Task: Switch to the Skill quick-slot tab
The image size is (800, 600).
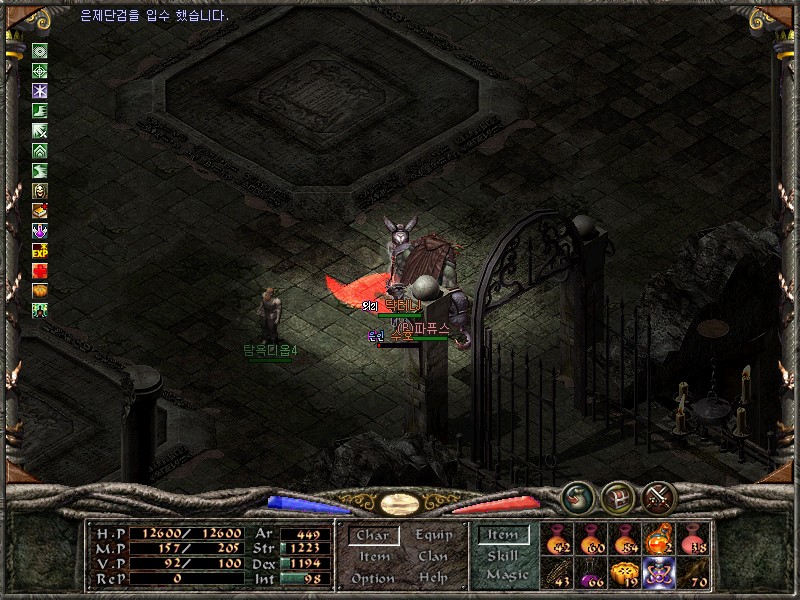Action: click(x=503, y=556)
